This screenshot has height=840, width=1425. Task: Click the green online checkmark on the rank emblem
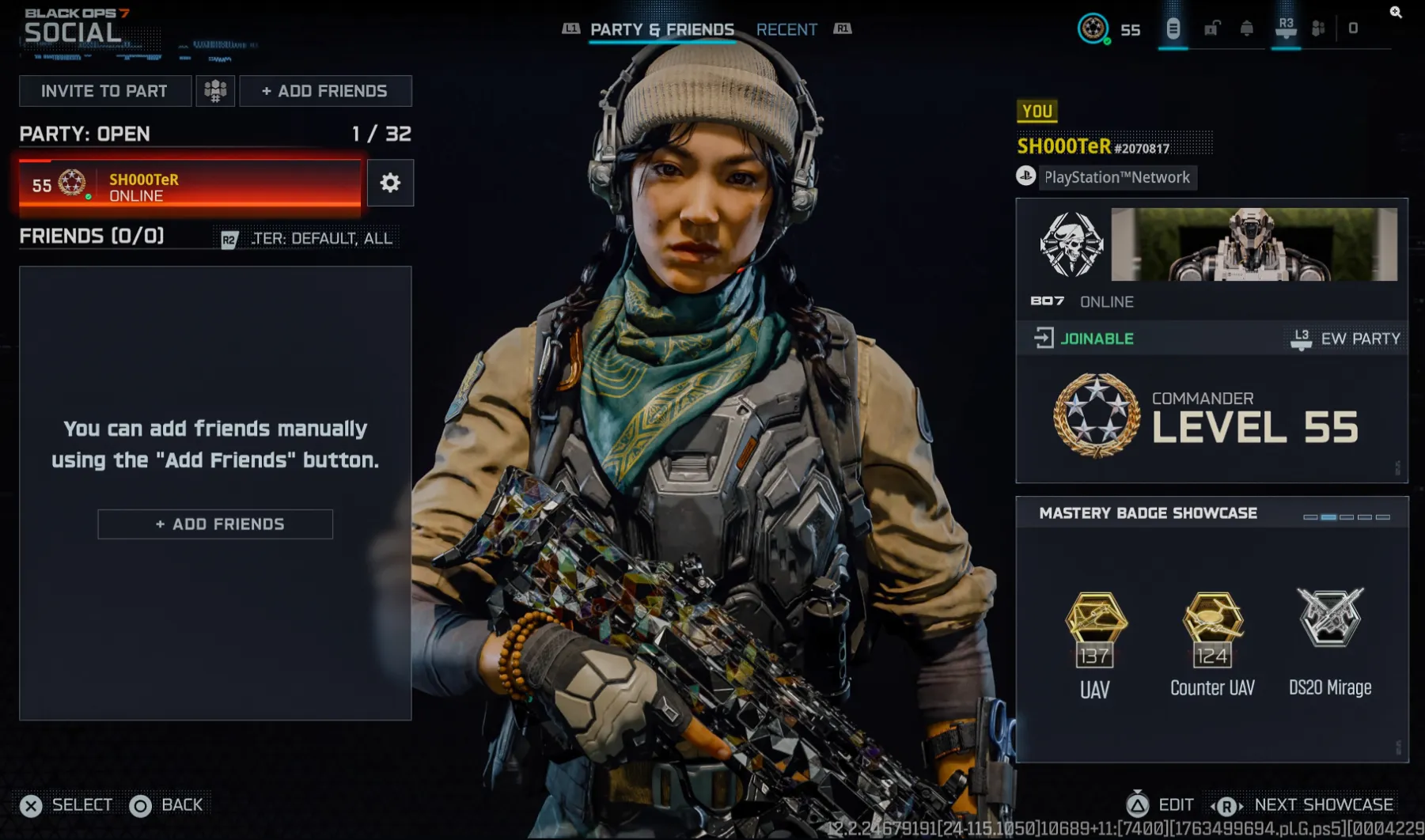(x=1107, y=42)
